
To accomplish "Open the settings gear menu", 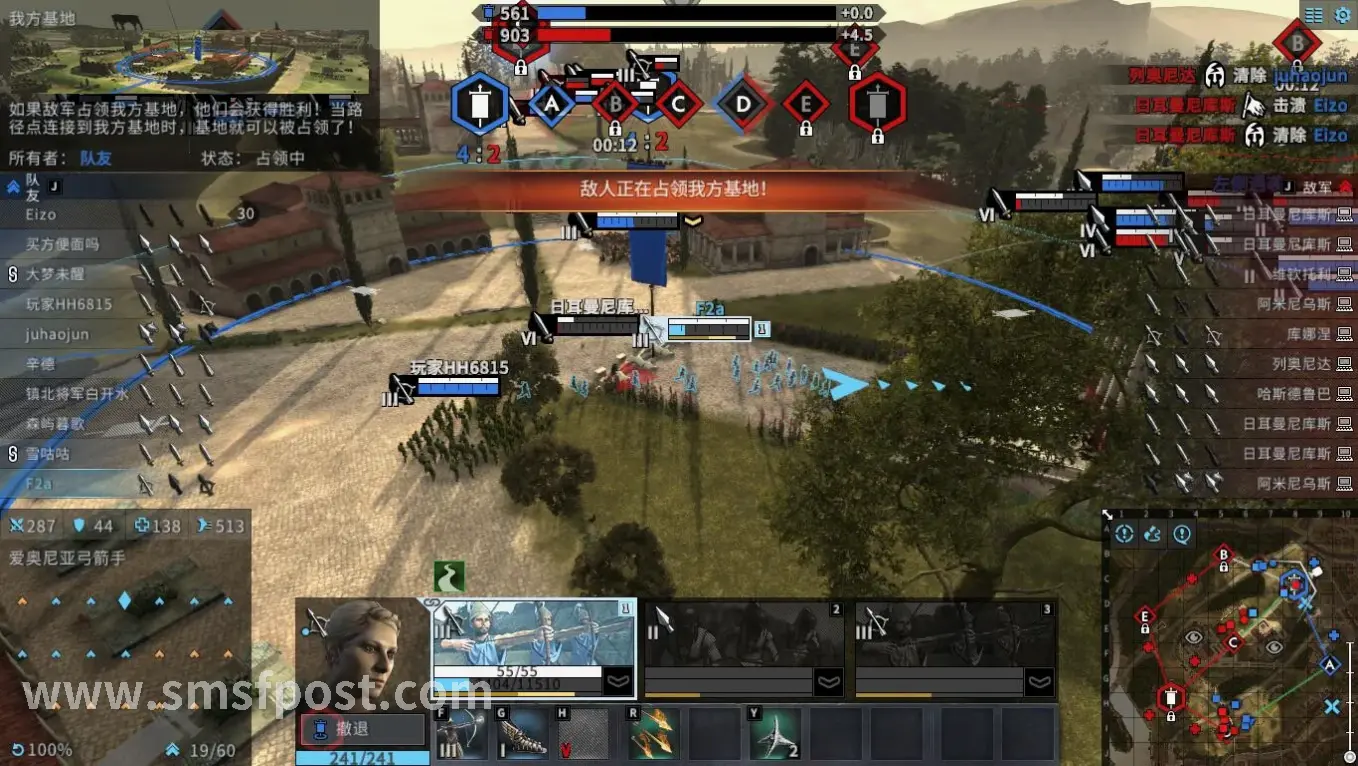I will pos(1342,15).
